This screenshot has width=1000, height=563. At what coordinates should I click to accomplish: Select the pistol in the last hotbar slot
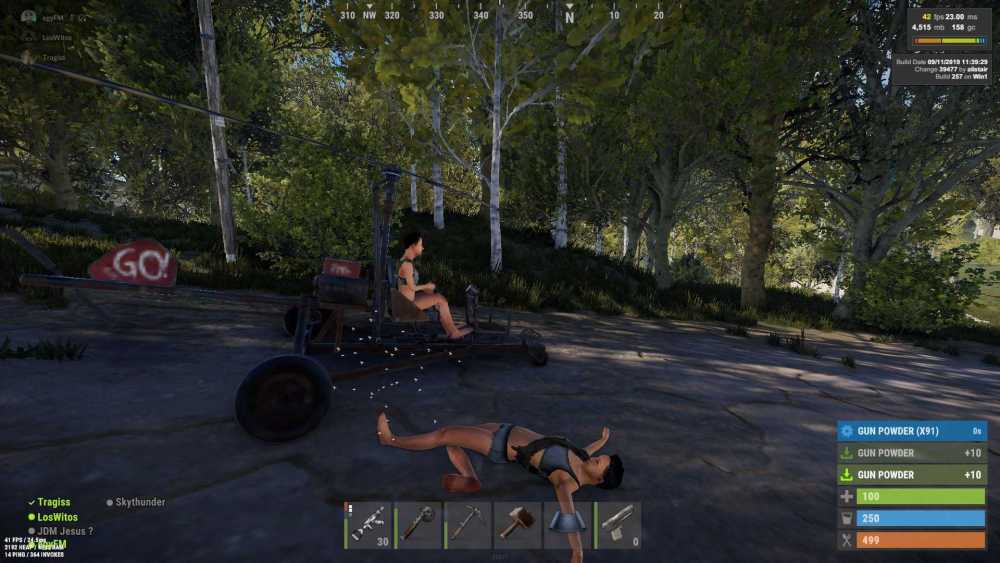tap(617, 524)
